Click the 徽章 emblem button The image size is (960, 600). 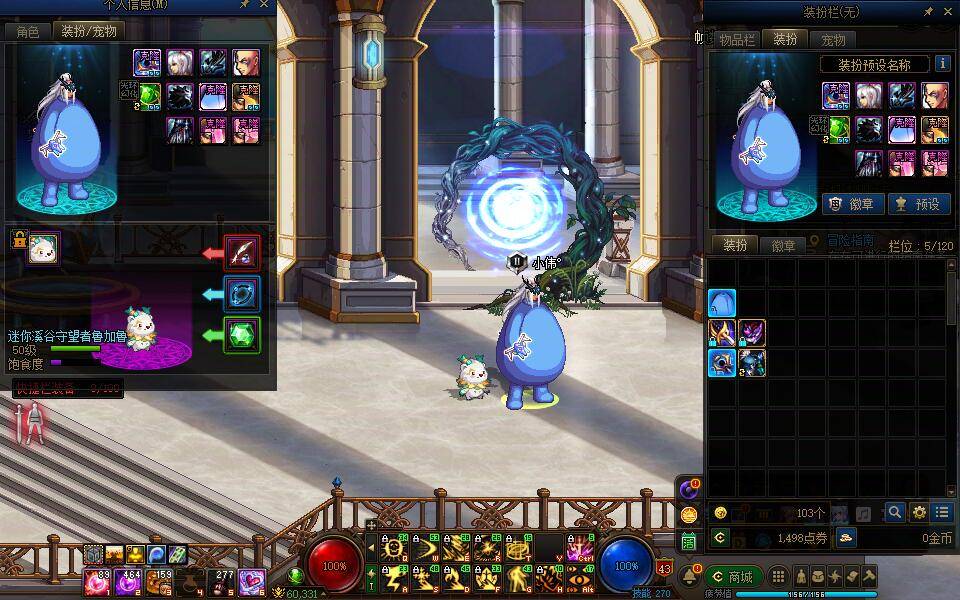tap(852, 203)
